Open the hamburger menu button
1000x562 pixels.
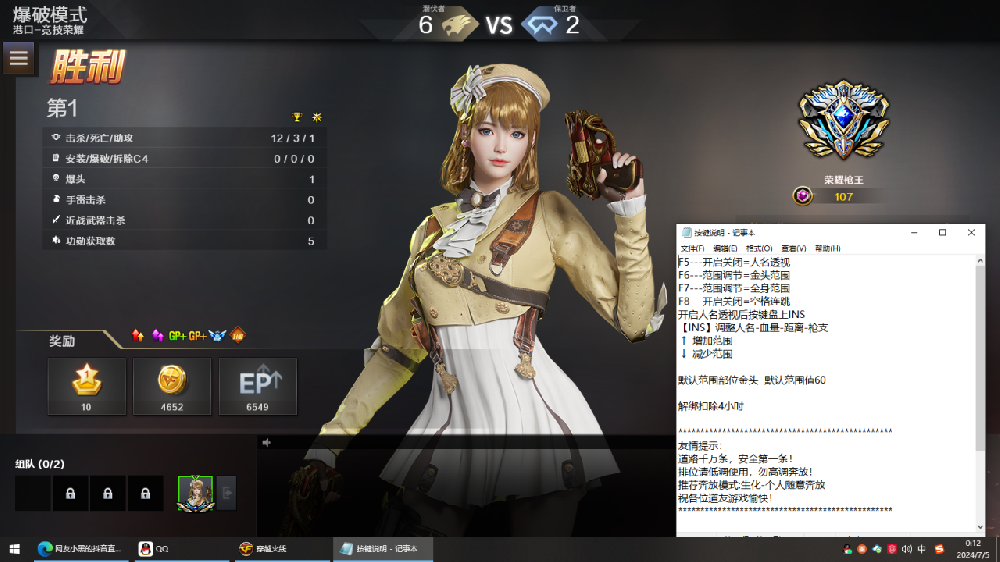click(x=18, y=58)
